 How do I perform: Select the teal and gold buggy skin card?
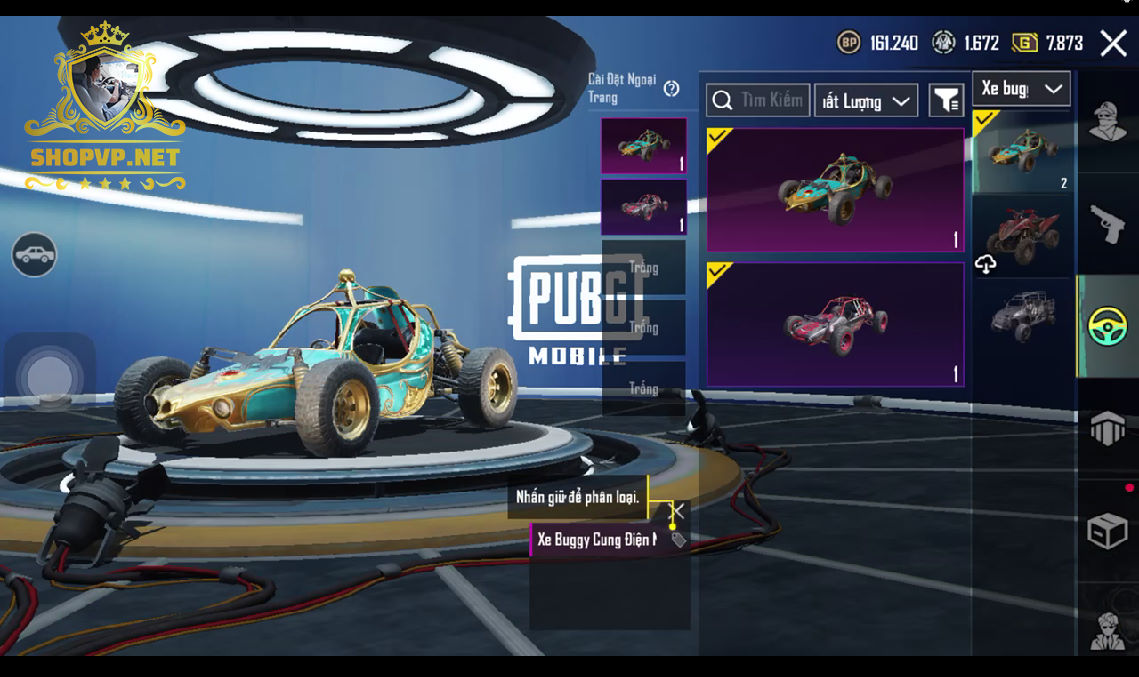tap(835, 189)
